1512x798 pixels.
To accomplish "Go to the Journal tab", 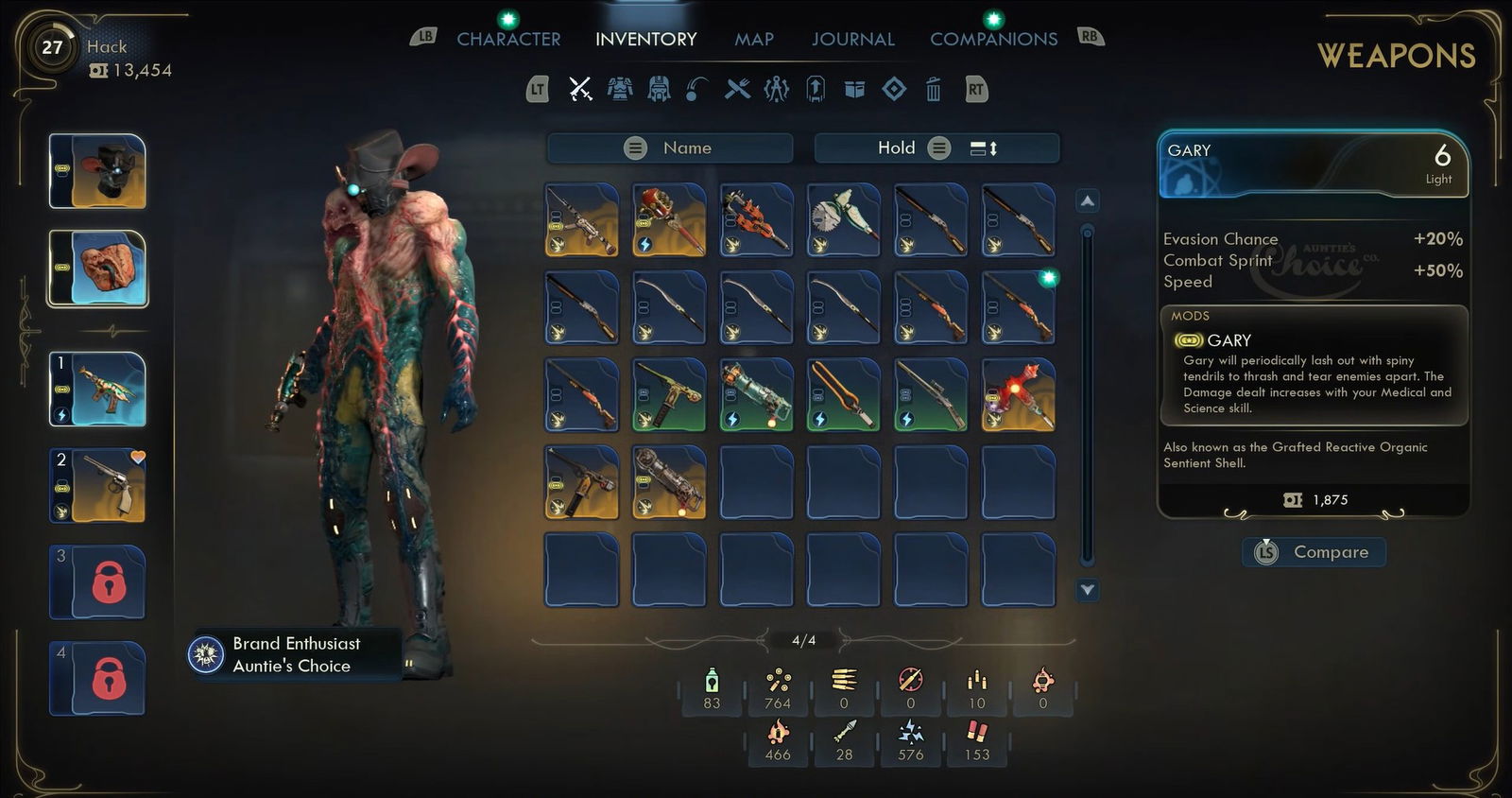I will click(x=852, y=39).
